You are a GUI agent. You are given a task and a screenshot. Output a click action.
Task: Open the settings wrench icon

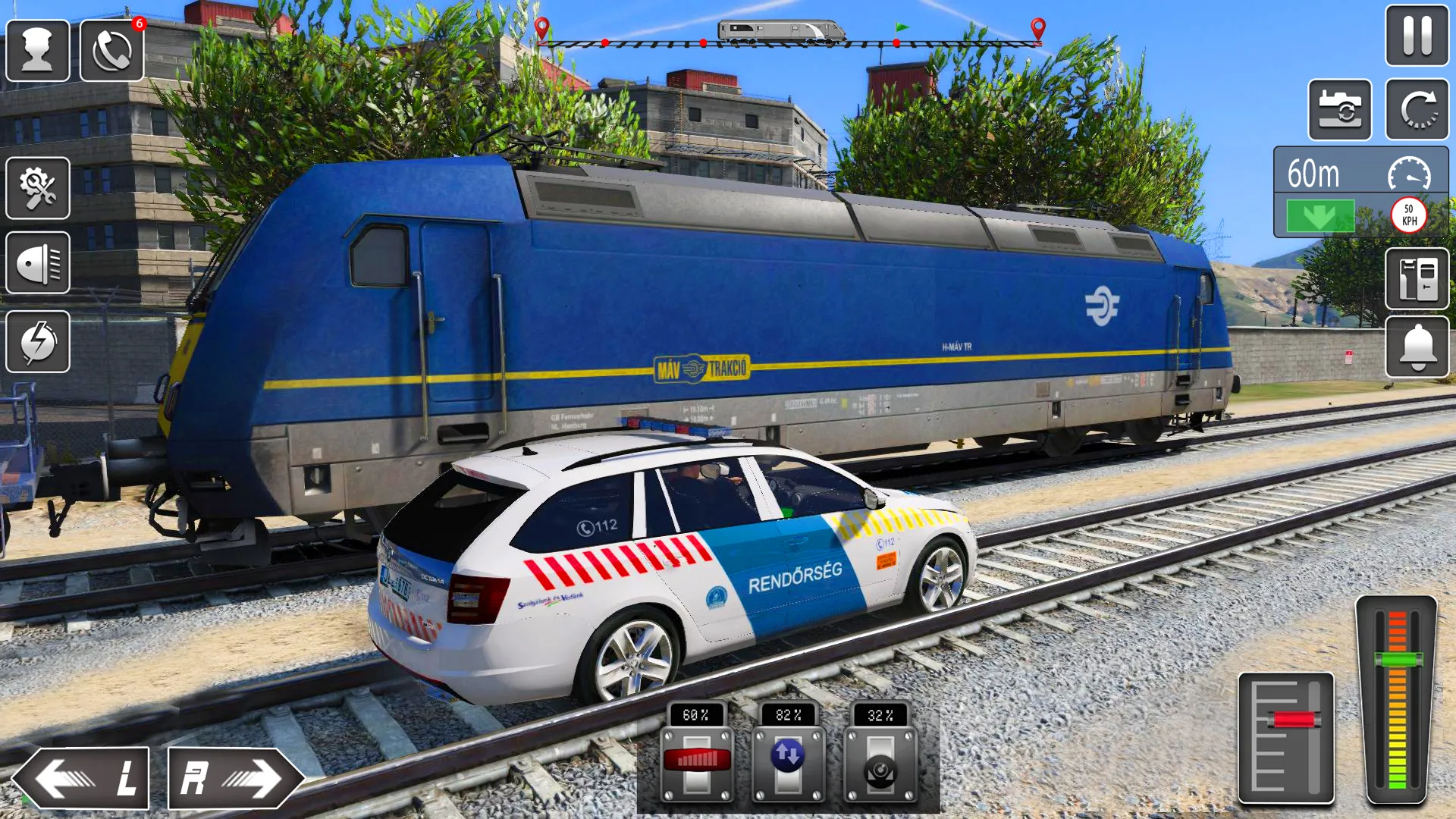click(37, 187)
